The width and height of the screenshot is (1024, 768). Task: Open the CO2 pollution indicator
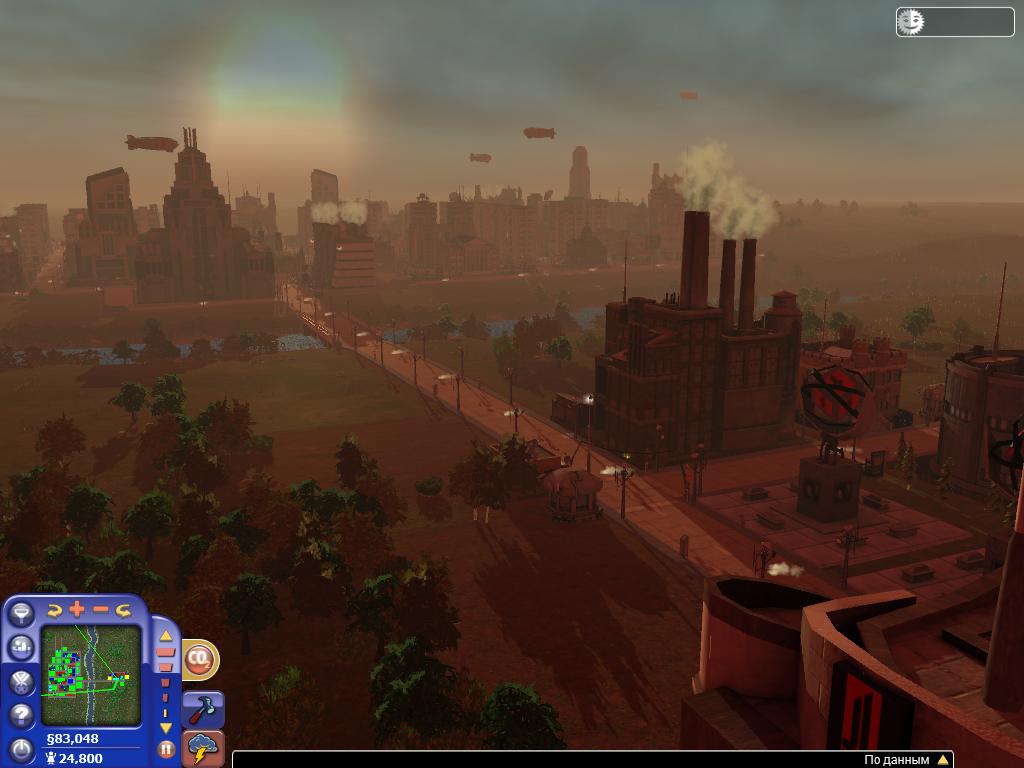tap(200, 659)
